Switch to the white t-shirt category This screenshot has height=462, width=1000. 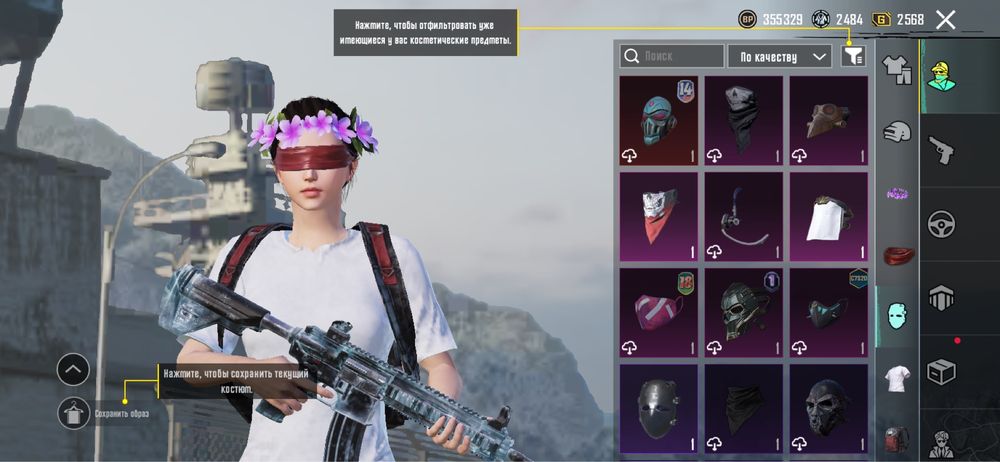point(897,378)
